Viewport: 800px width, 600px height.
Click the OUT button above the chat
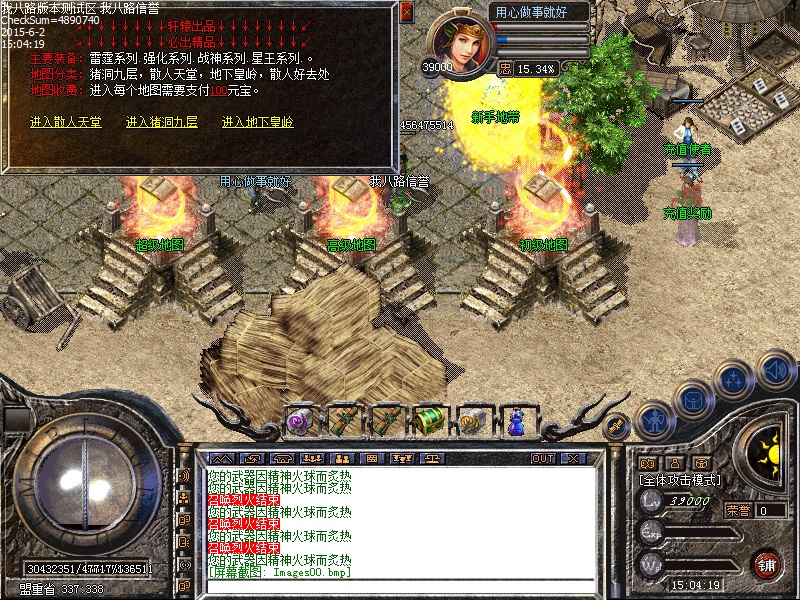tap(542, 458)
